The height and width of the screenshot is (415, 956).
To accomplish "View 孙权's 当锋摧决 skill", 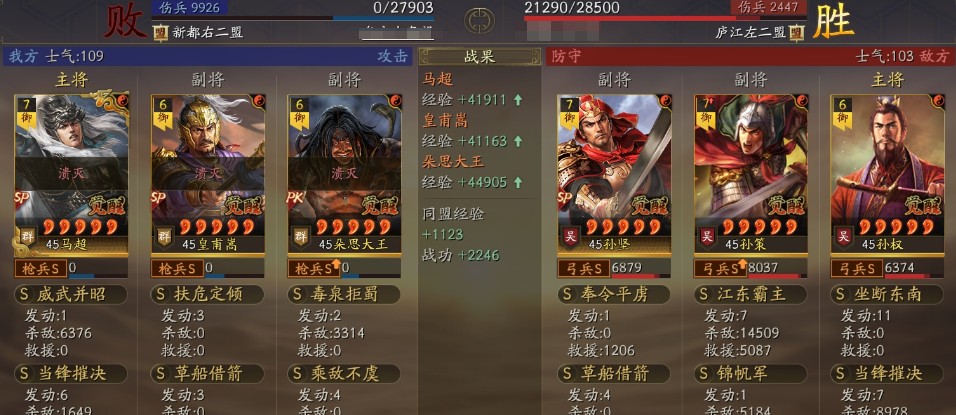I will (x=887, y=373).
